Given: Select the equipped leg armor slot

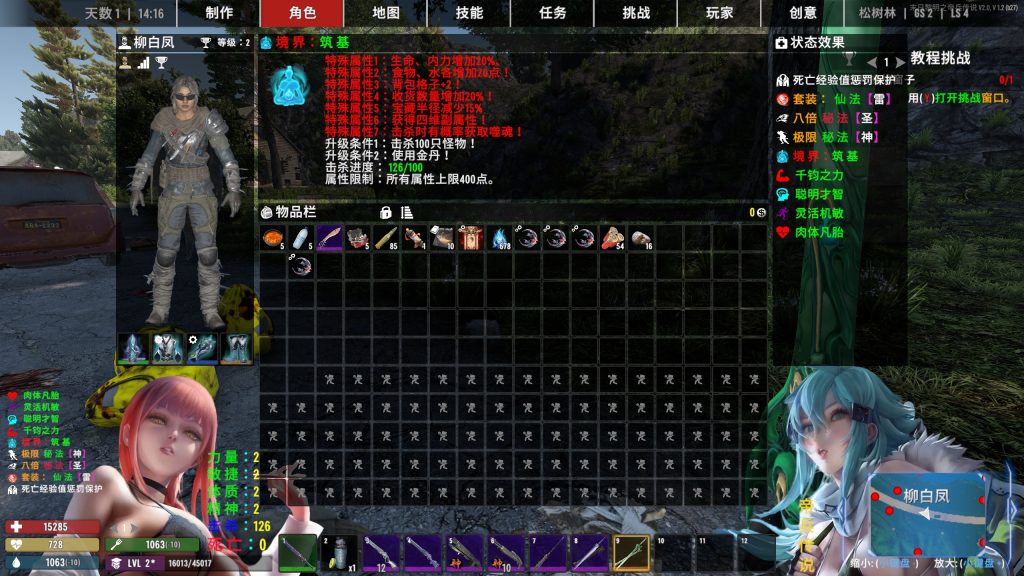Looking at the screenshot, I should [x=238, y=347].
